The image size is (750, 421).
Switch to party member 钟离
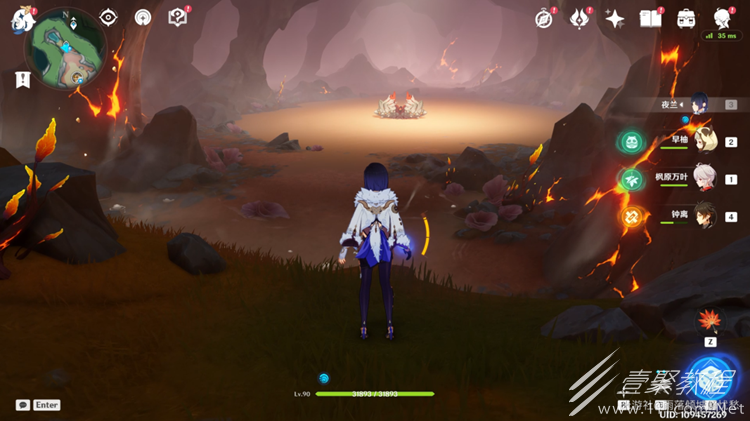706,214
